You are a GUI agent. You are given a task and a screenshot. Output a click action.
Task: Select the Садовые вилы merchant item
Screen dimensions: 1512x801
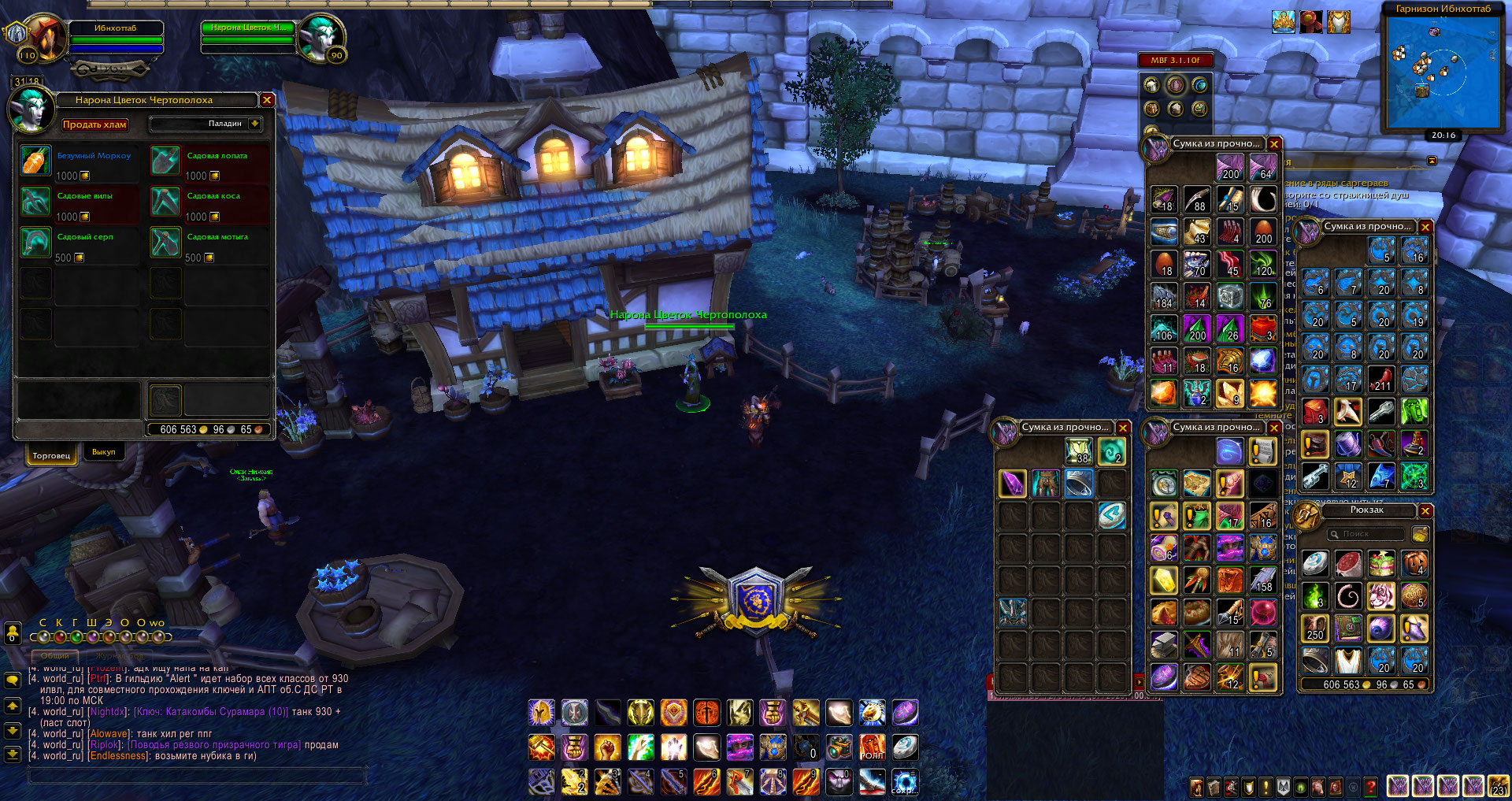[35, 202]
